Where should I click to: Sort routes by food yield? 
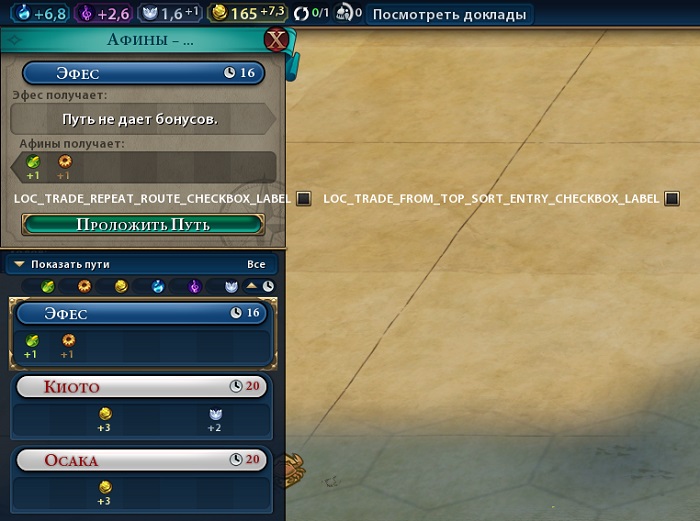(x=48, y=286)
